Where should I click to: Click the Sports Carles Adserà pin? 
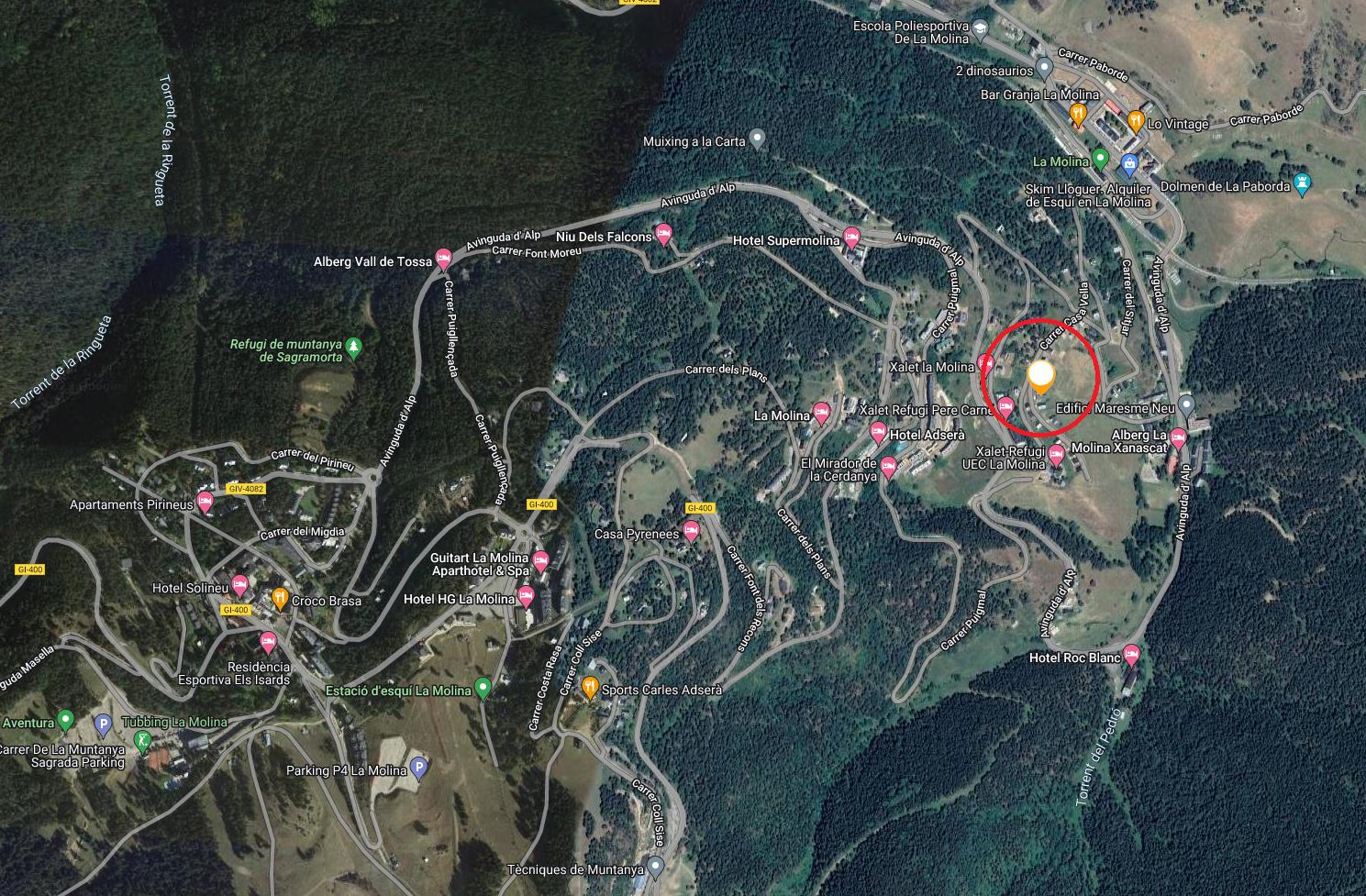591,687
